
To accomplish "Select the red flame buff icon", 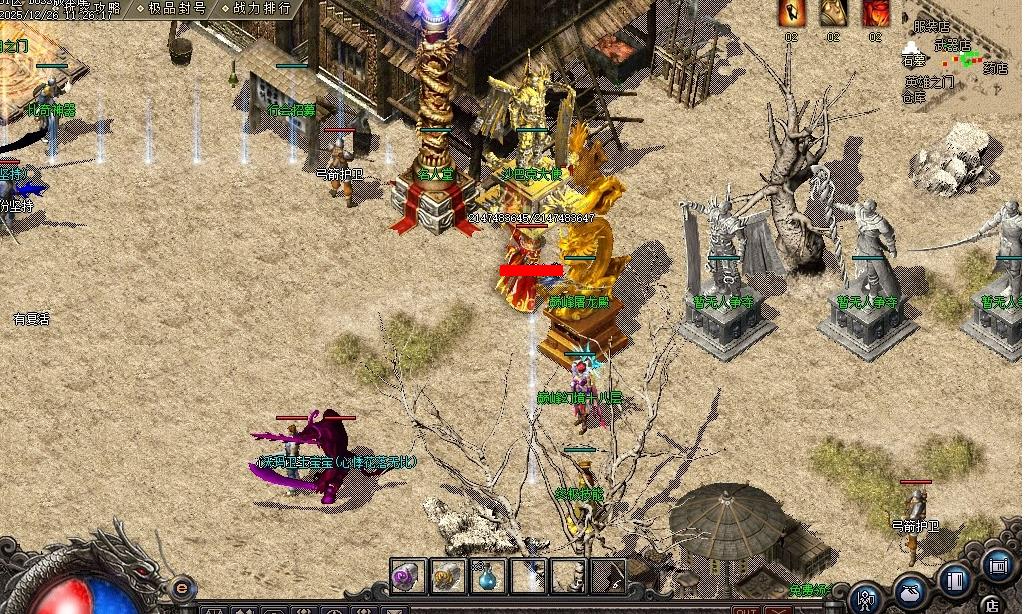I will pyautogui.click(x=875, y=13).
